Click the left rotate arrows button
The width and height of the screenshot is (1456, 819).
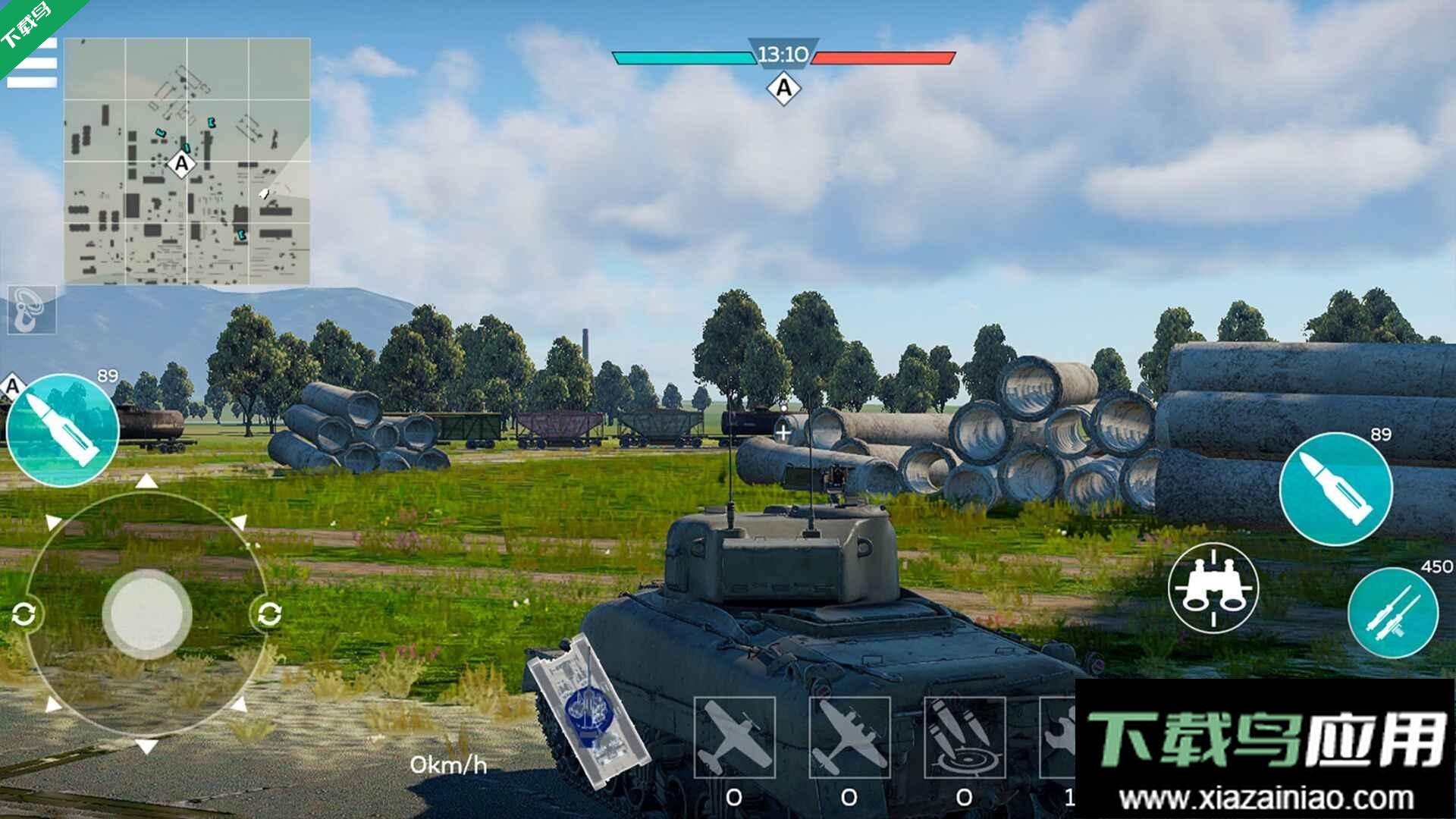point(24,613)
